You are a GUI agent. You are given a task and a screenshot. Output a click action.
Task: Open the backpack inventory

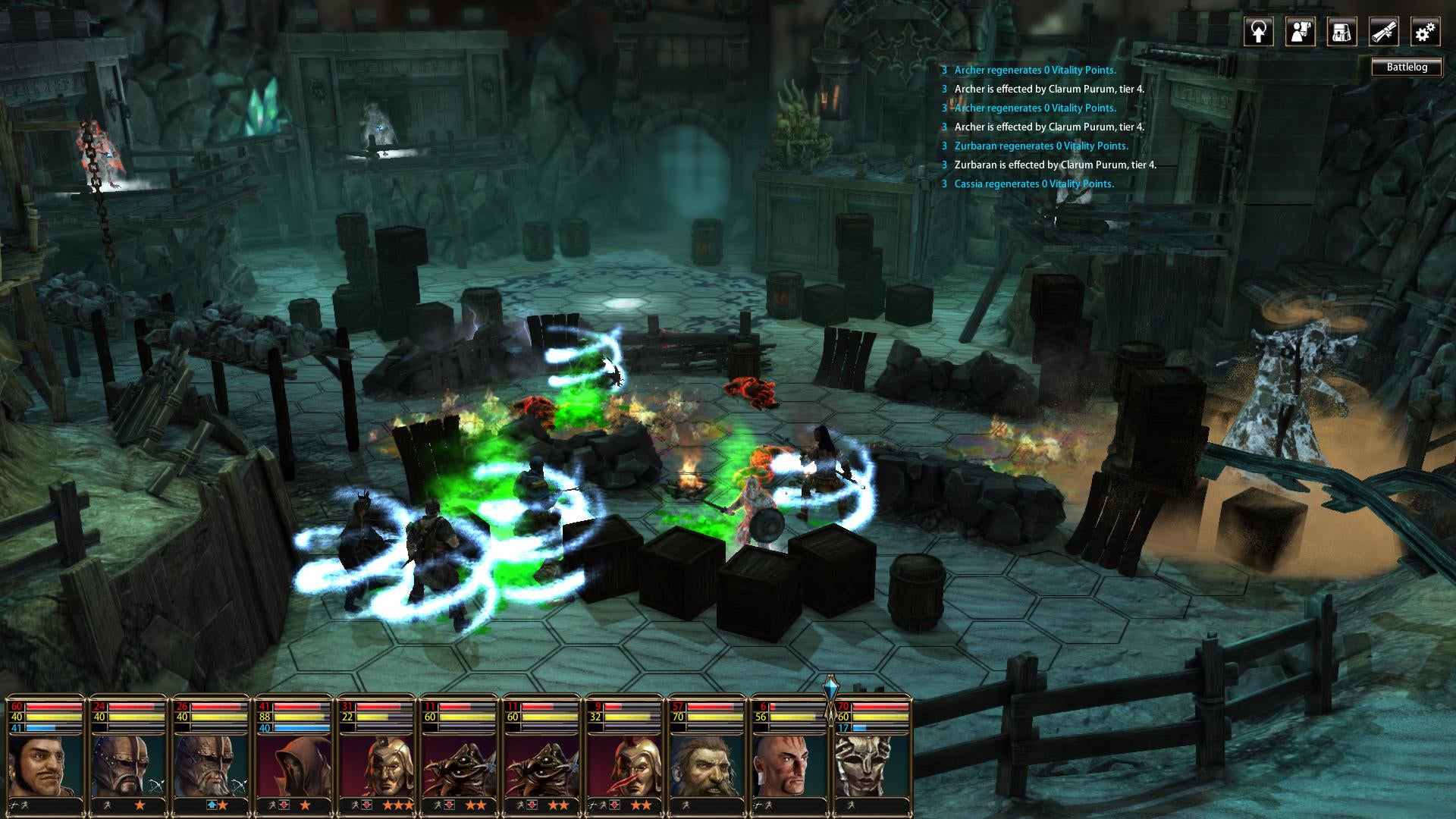(x=1342, y=32)
